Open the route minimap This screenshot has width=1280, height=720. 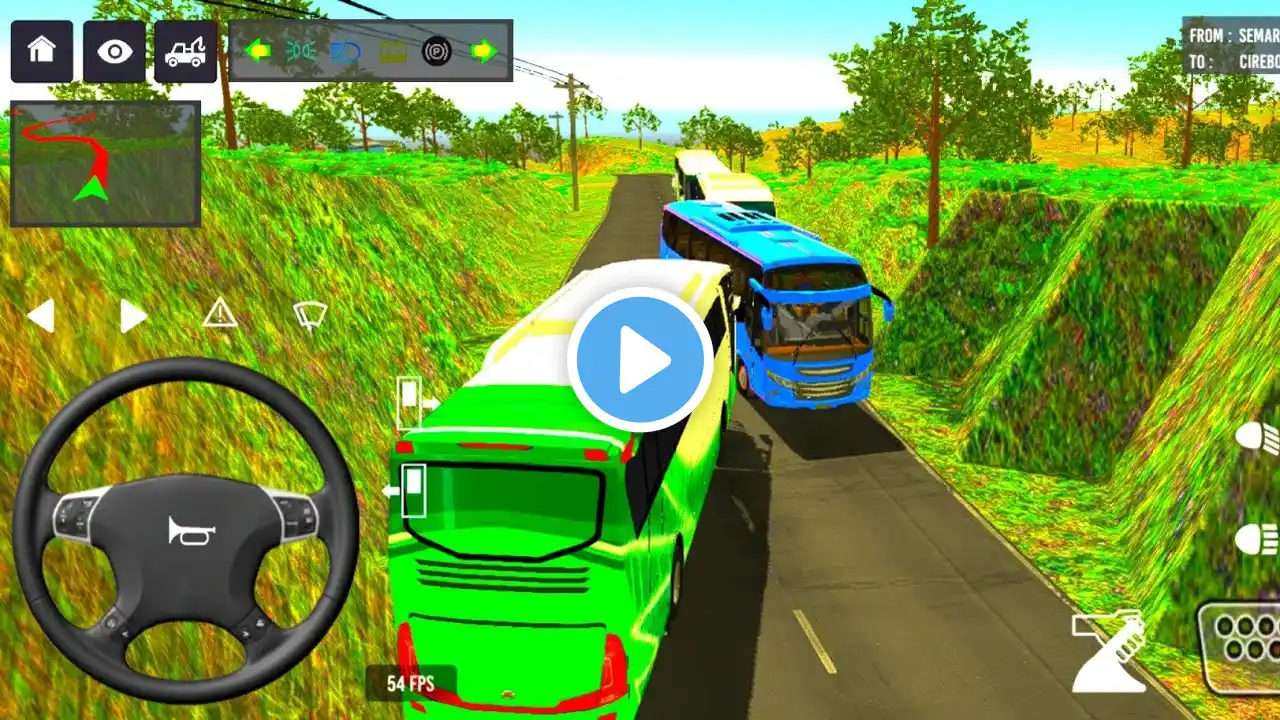point(105,164)
